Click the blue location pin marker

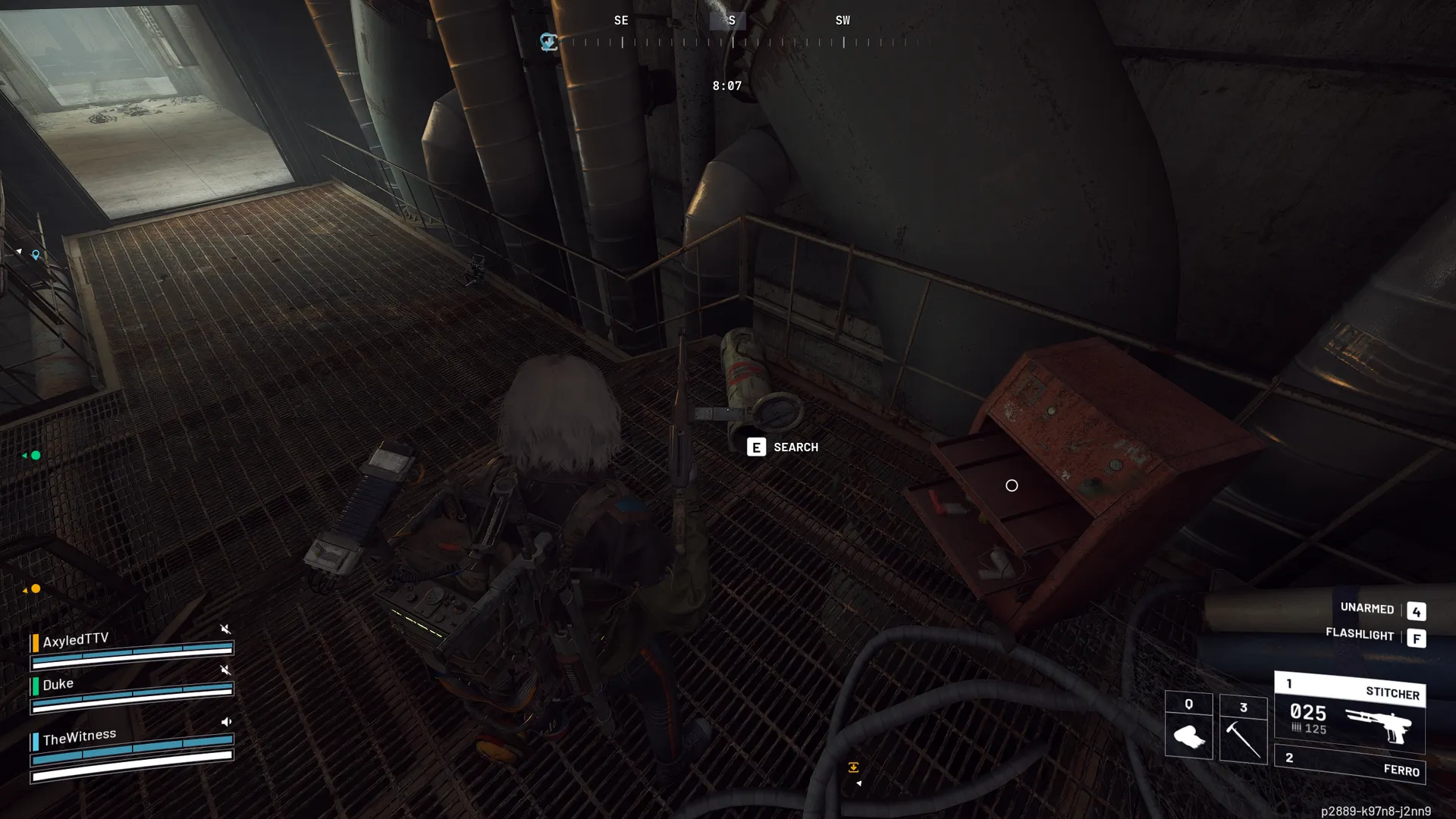(x=36, y=256)
